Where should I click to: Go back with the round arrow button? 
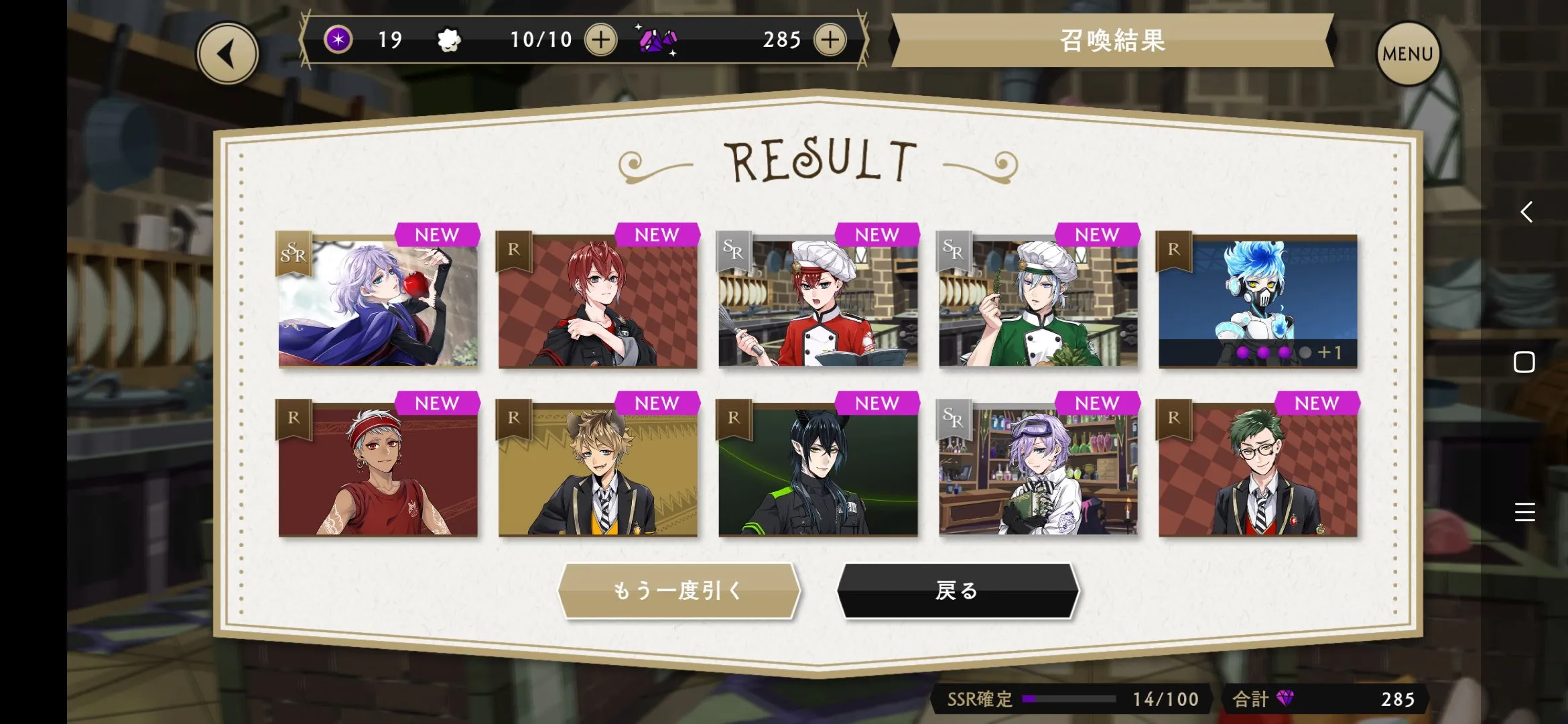click(x=227, y=54)
